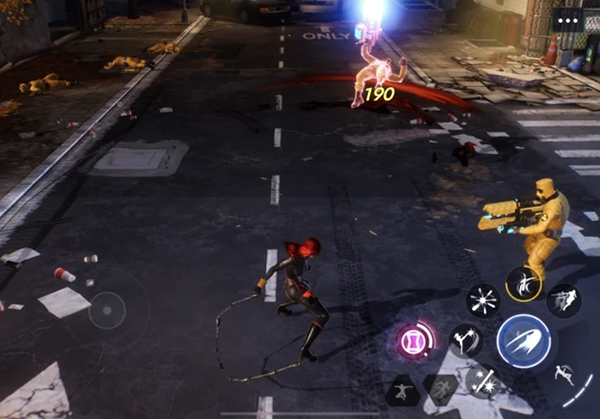Trigger the starburst explosion skill
Image resolution: width=600 pixels, height=419 pixels.
[x=483, y=299]
